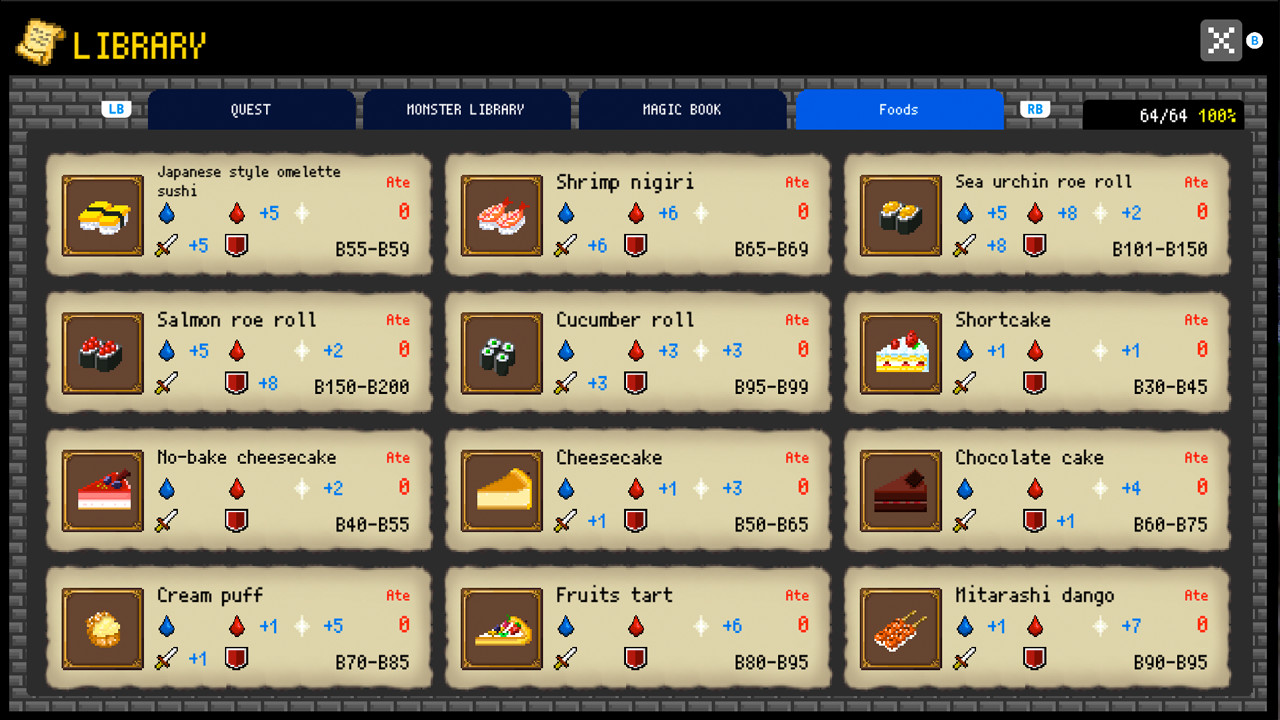1280x720 pixels.
Task: Select the Chocolate cake icon
Action: pos(900,490)
